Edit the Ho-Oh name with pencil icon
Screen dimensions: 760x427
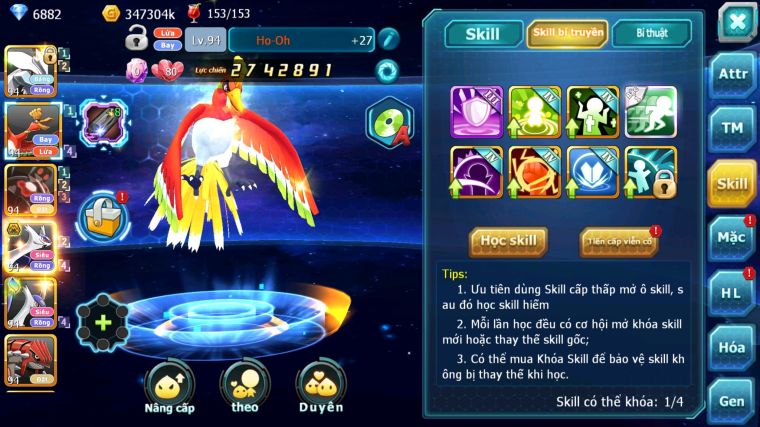(x=388, y=39)
